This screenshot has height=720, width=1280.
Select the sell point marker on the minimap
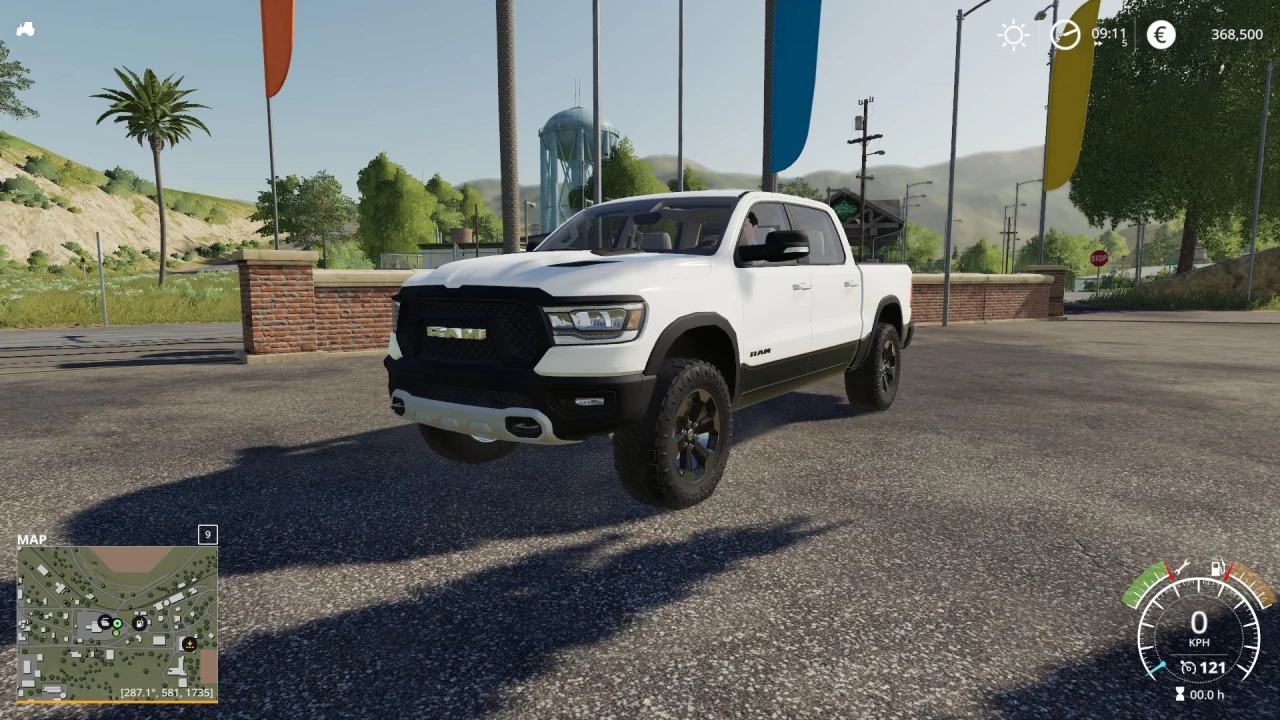pyautogui.click(x=190, y=644)
